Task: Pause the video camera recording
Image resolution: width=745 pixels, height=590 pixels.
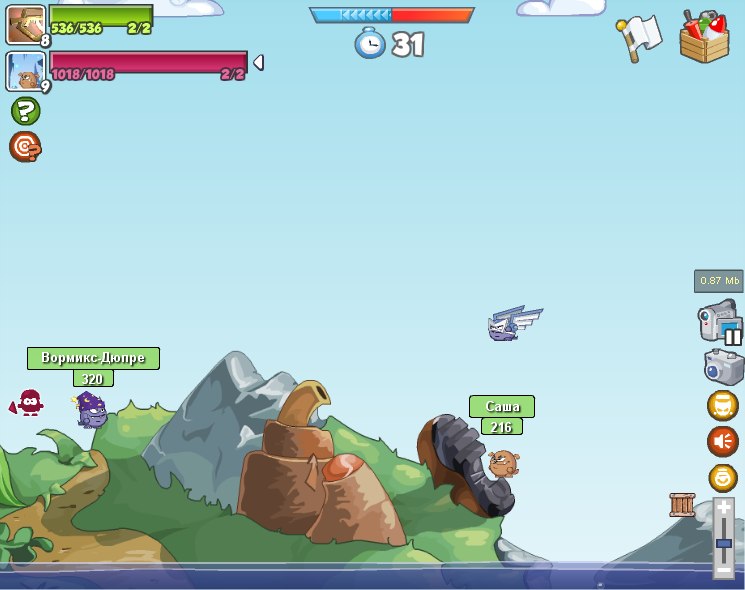Action: point(720,322)
